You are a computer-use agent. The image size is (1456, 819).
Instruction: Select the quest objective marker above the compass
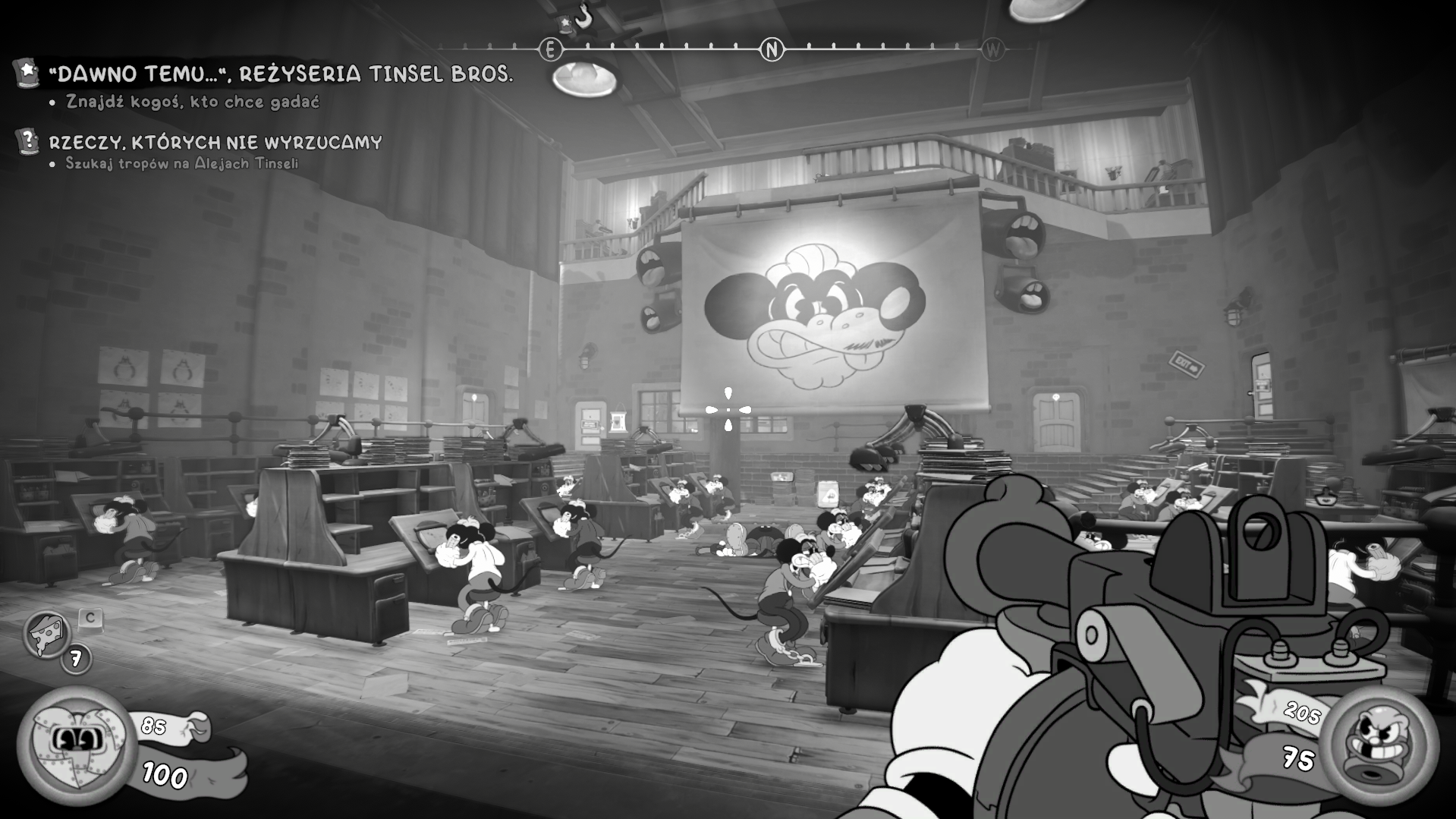click(x=574, y=19)
